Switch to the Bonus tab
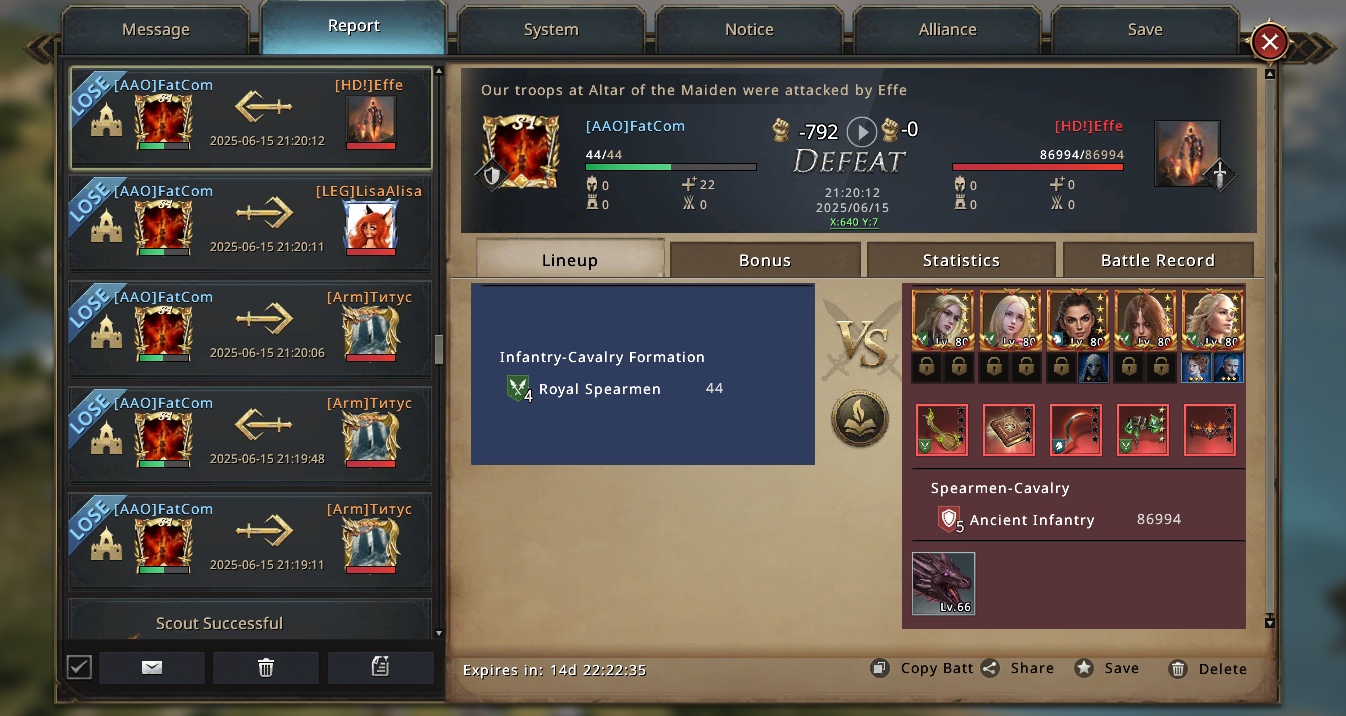Viewport: 1346px width, 716px height. (764, 260)
